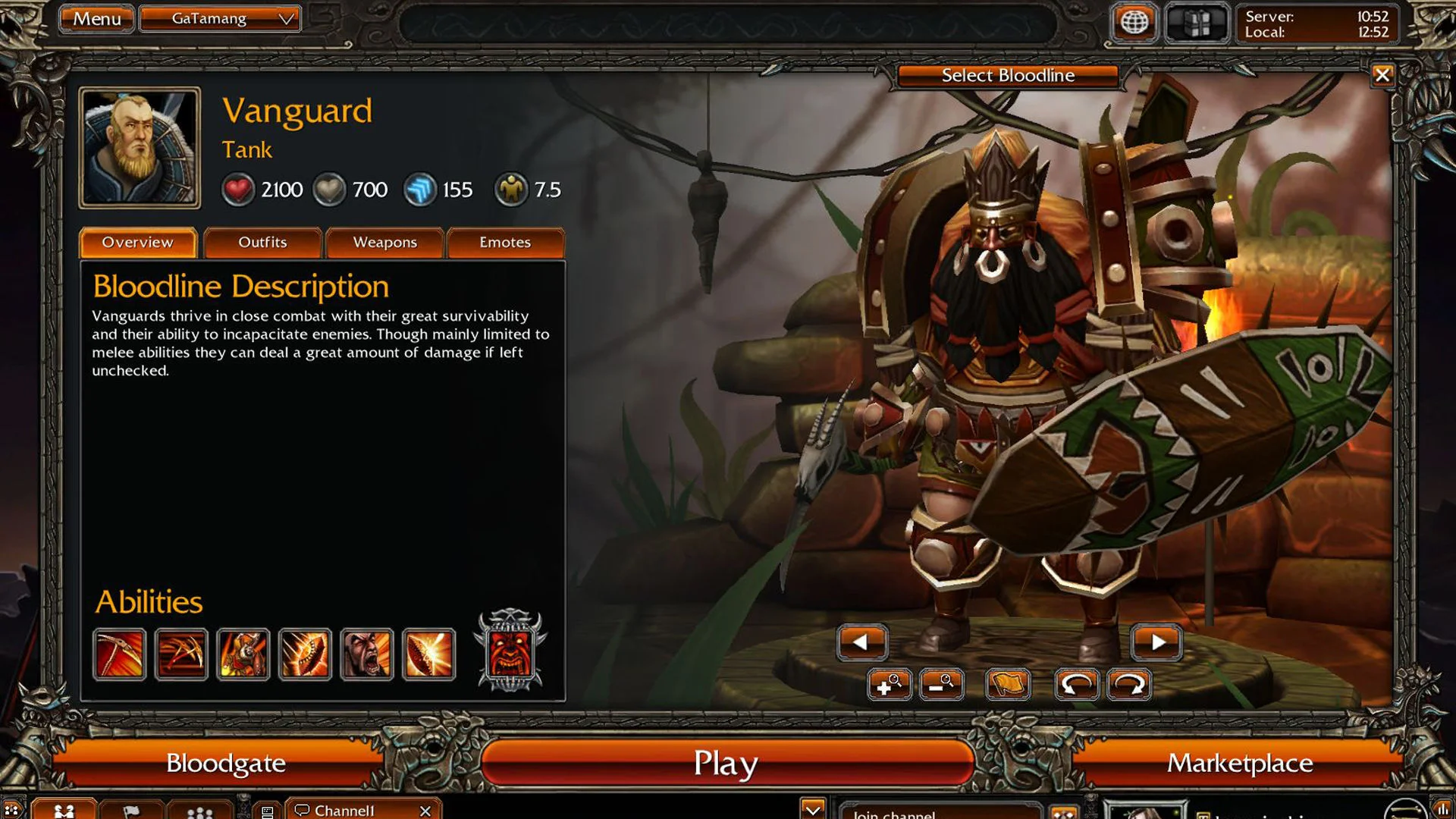Switch to the Weapons tab
This screenshot has width=1456, height=819.
pyautogui.click(x=384, y=243)
